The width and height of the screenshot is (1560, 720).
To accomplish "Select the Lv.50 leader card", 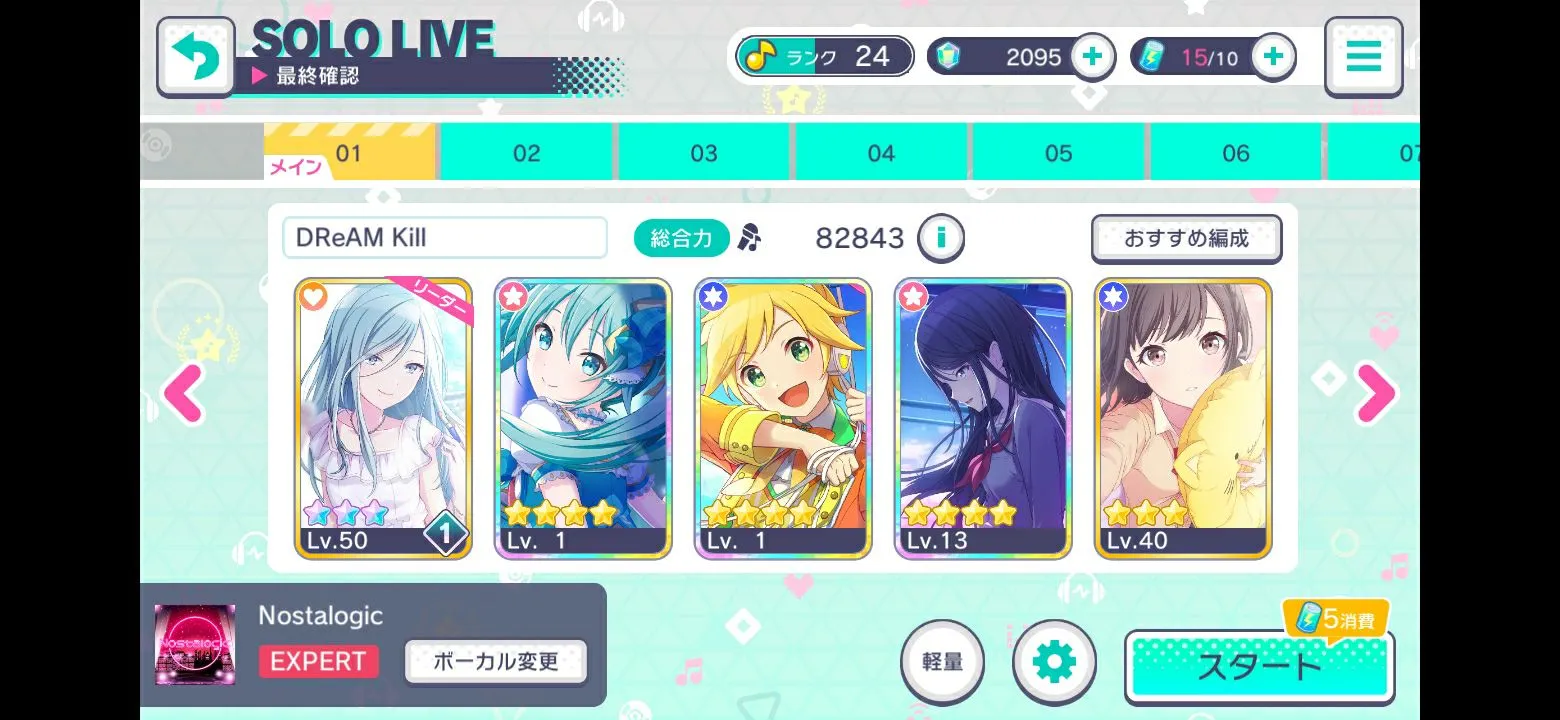I will click(383, 418).
